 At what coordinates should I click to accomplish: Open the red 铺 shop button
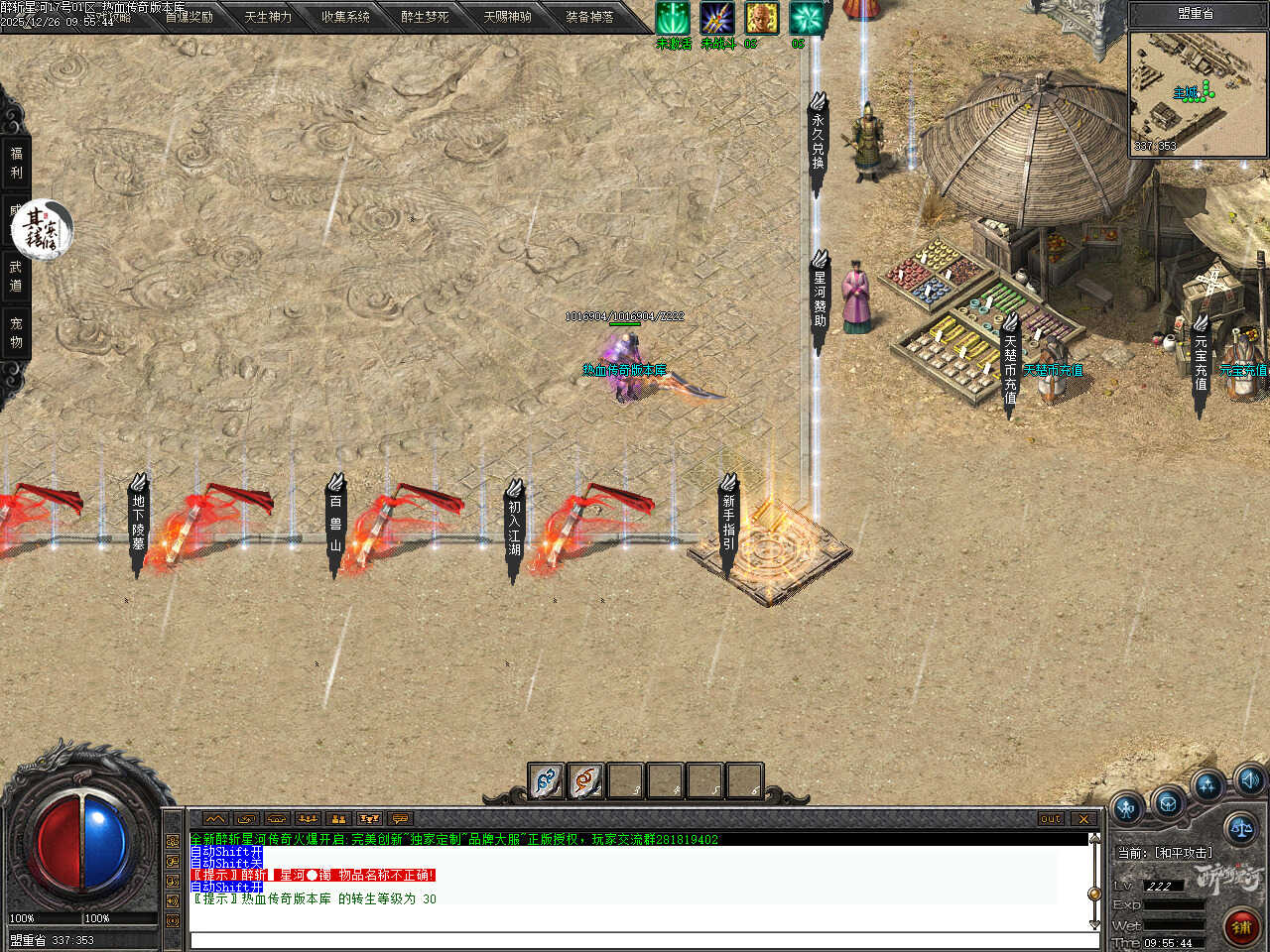[1240, 927]
